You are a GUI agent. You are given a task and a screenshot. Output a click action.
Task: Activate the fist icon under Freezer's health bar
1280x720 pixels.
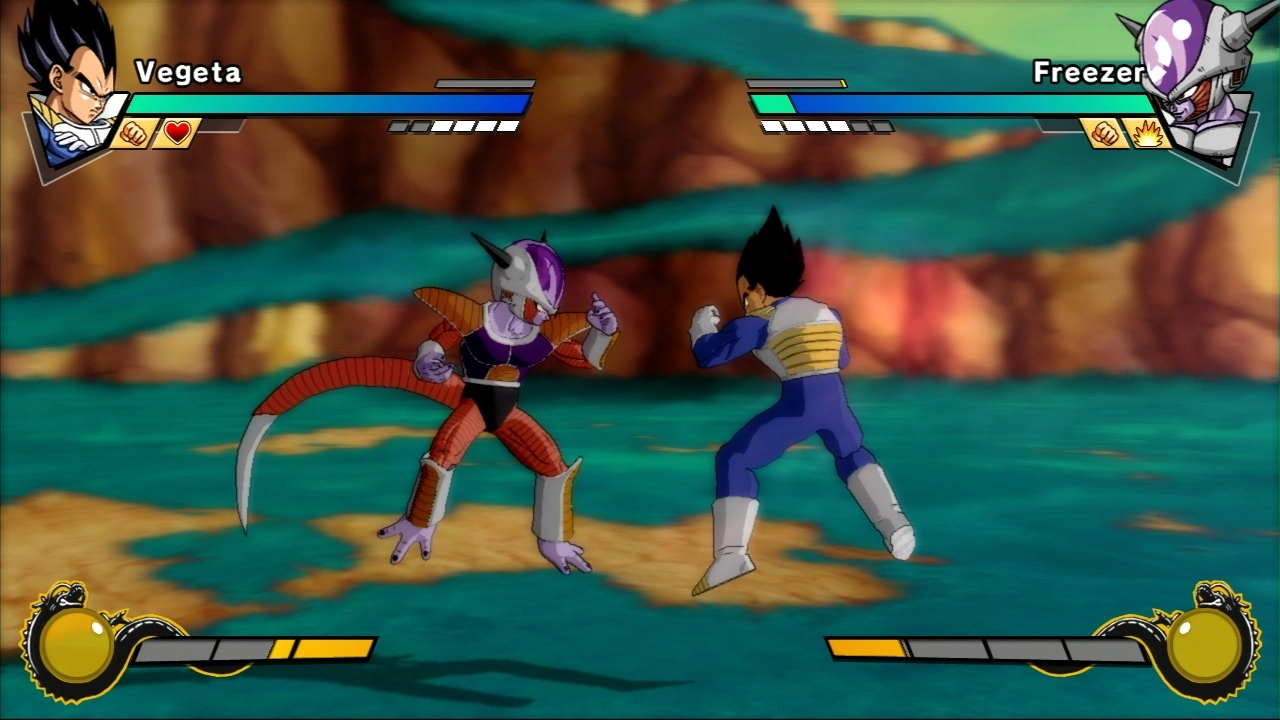coord(1104,133)
